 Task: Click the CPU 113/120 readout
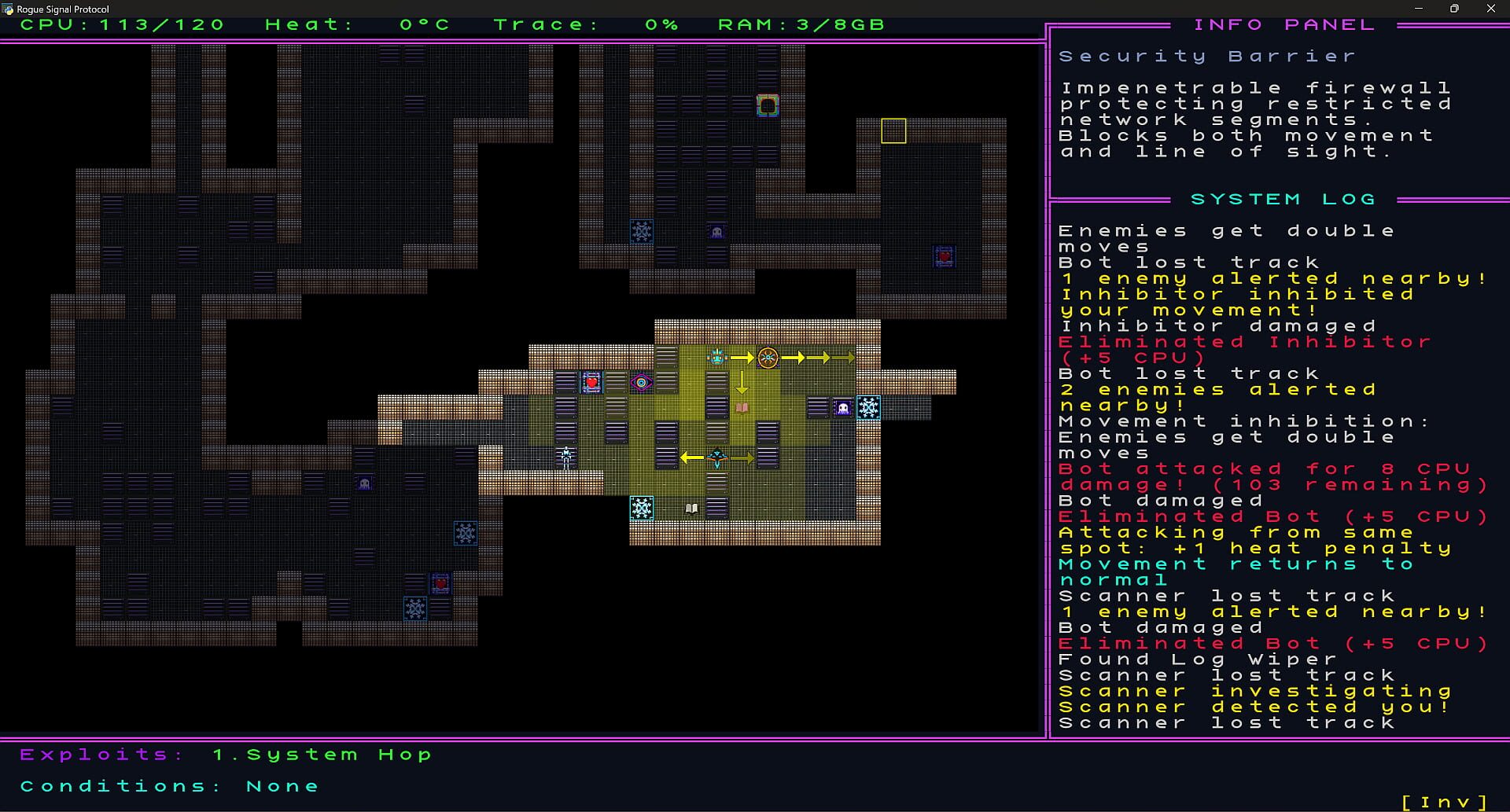[x=122, y=24]
